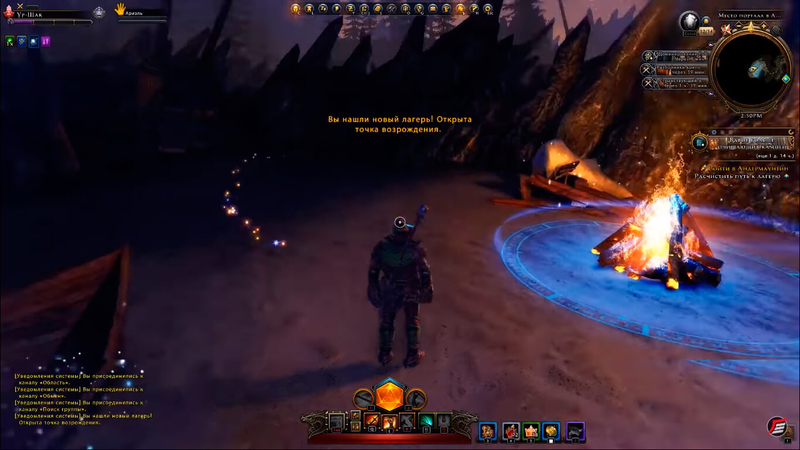This screenshot has width=800, height=450.
Task: Use the purple-bordered item slot
Action: tap(575, 431)
